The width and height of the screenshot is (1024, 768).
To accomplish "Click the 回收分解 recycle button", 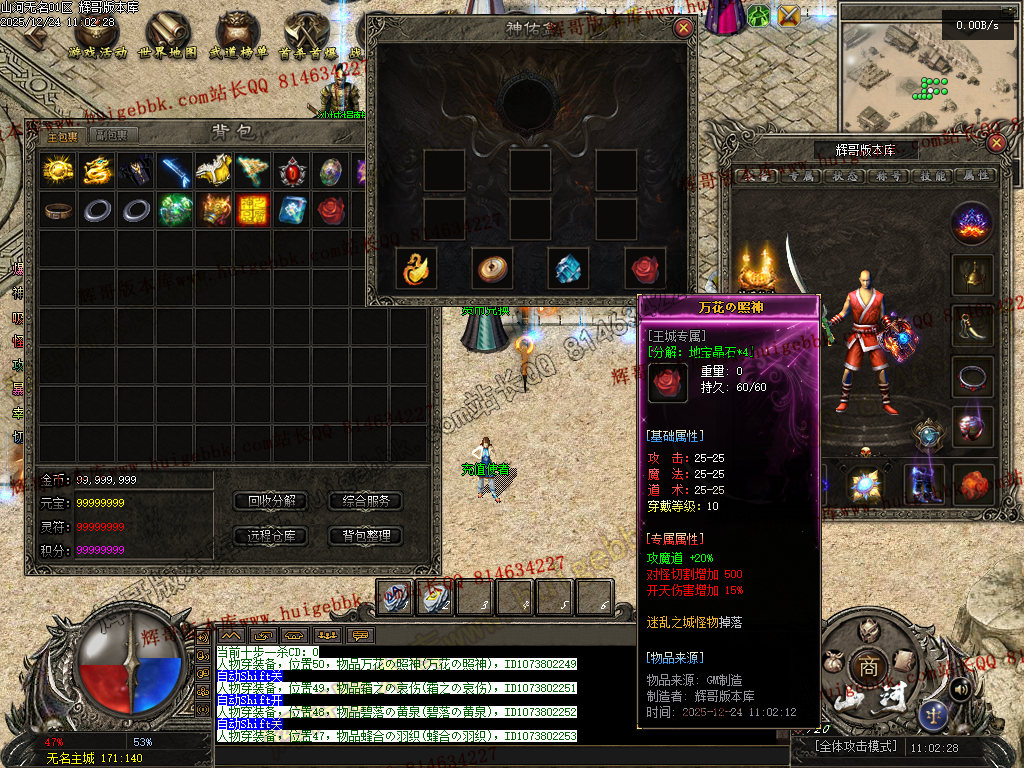I will [x=271, y=501].
